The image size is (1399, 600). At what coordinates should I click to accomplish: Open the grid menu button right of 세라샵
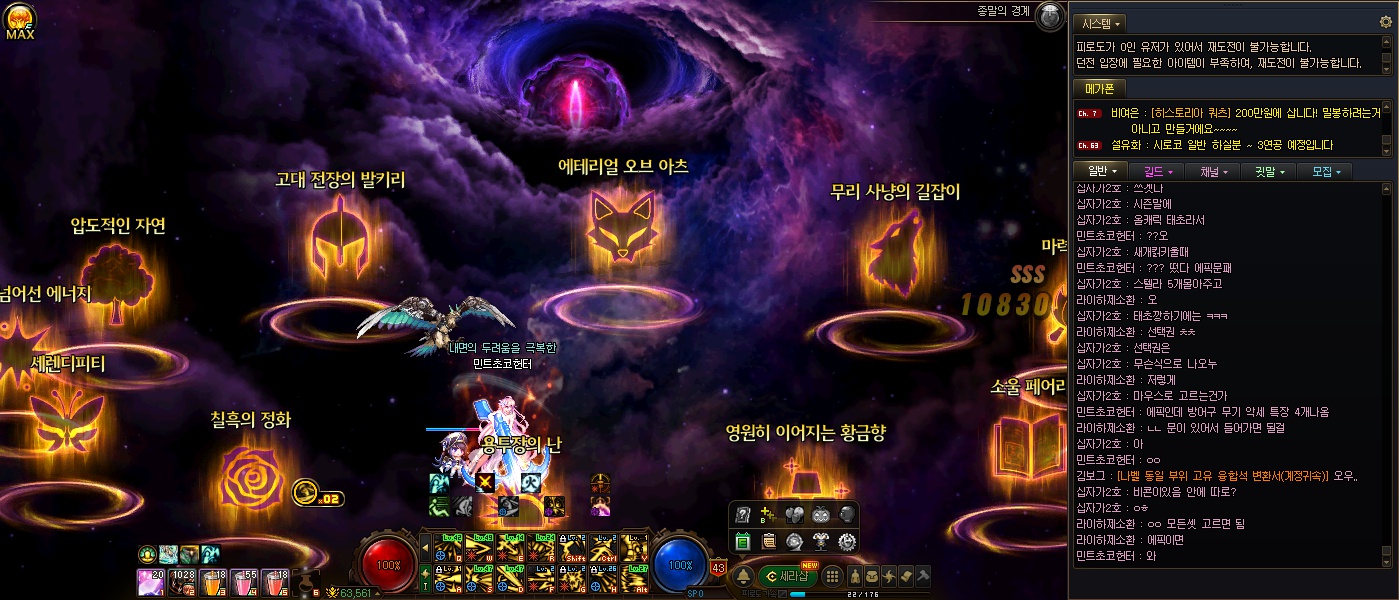pyautogui.click(x=831, y=576)
